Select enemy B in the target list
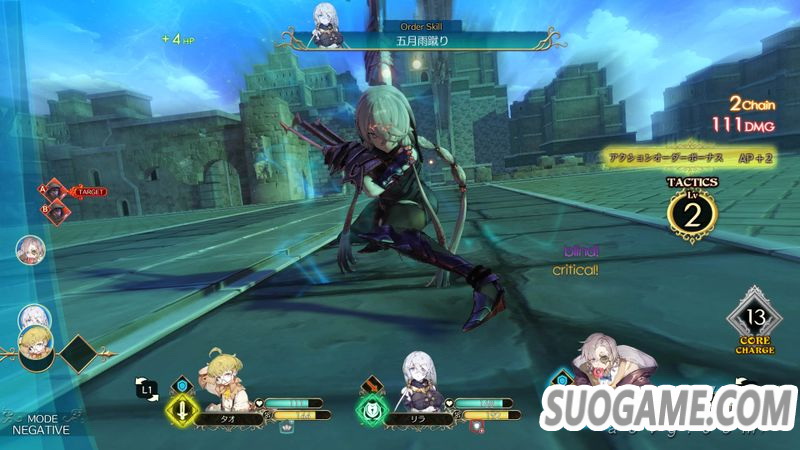 point(58,210)
